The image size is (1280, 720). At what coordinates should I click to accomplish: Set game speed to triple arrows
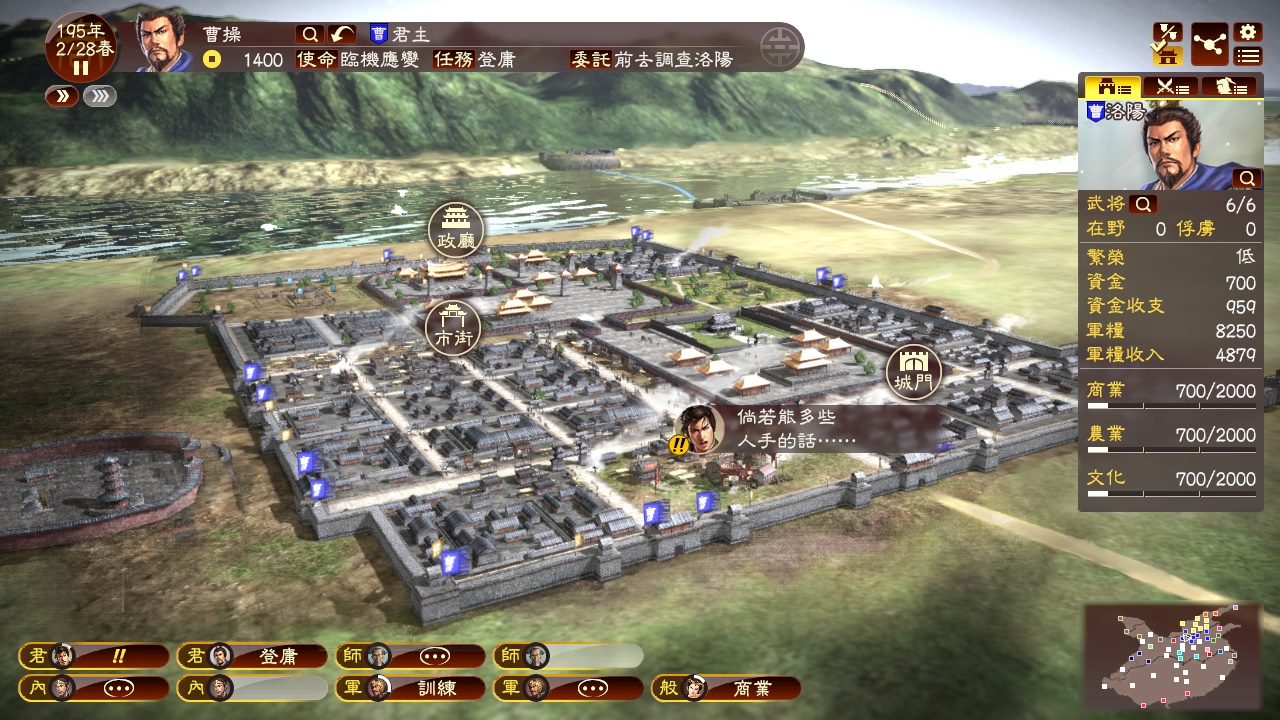(100, 96)
